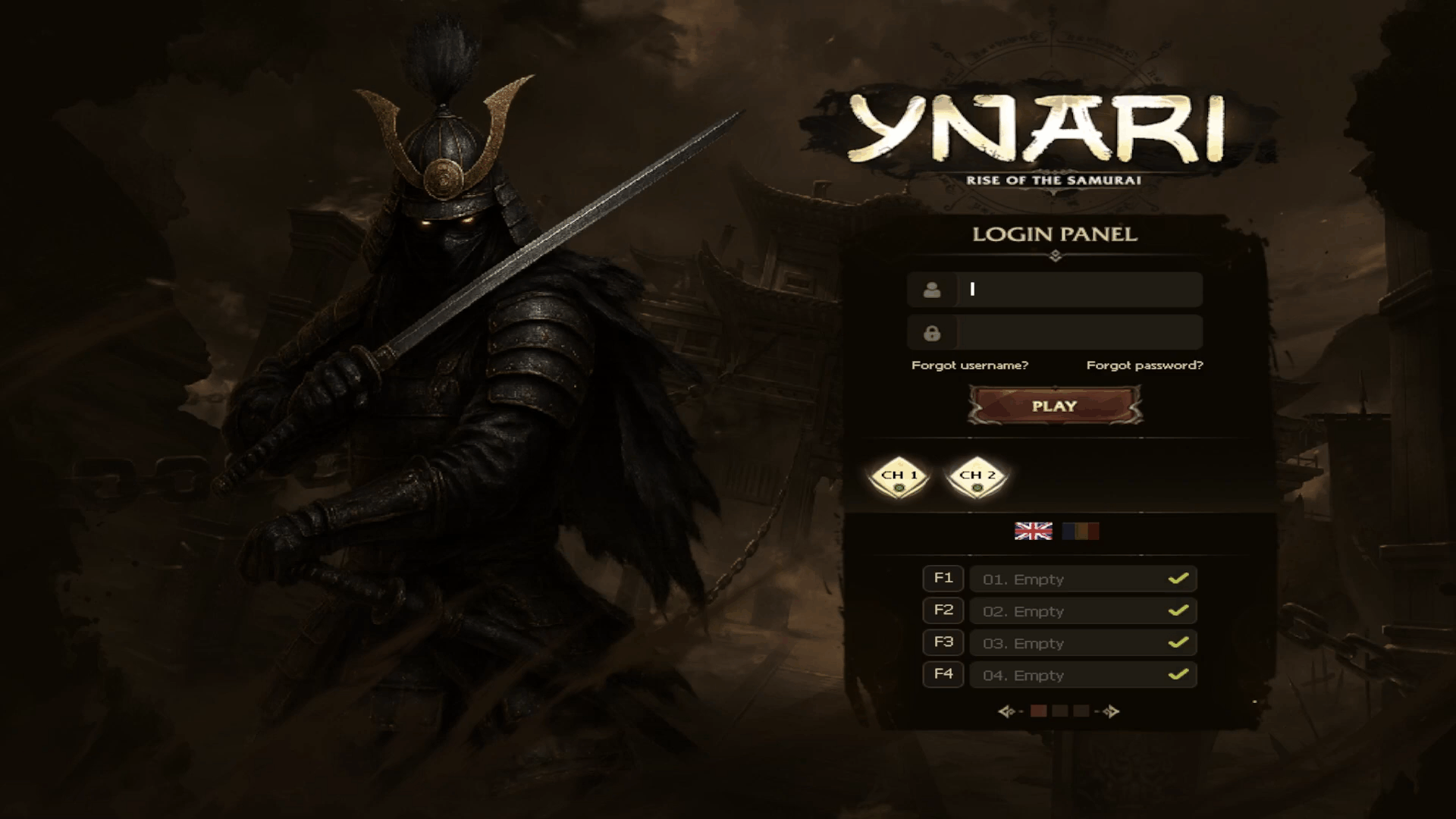
Task: Choose the F1 saved account button
Action: point(943,579)
